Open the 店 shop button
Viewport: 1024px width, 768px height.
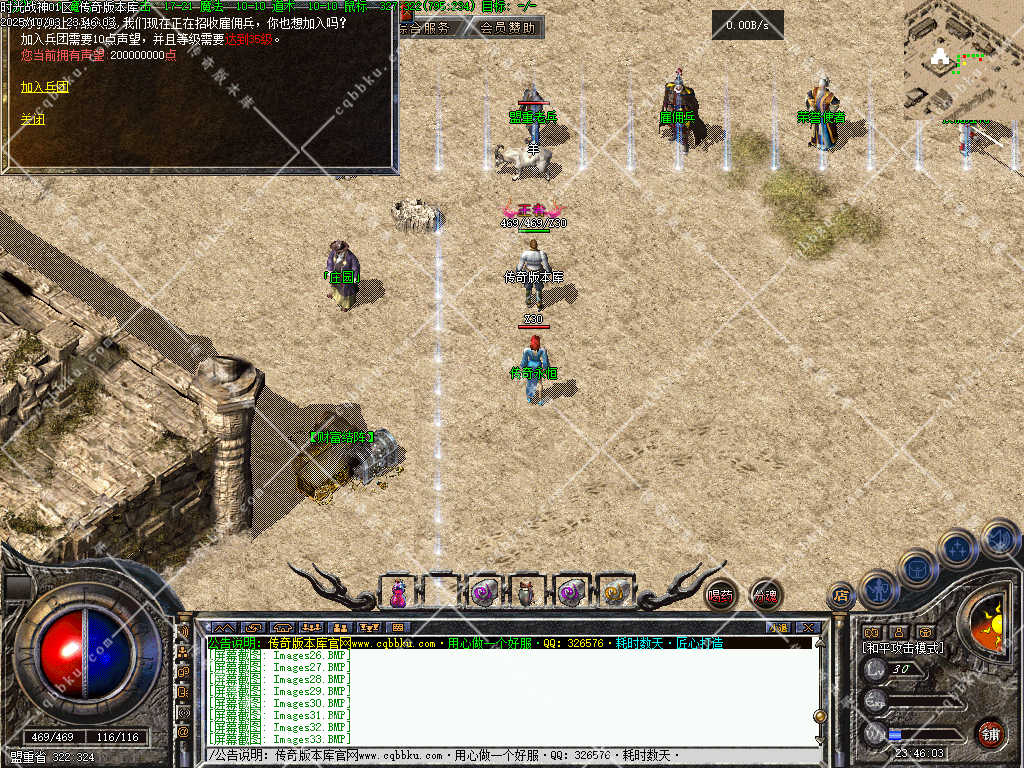point(841,597)
